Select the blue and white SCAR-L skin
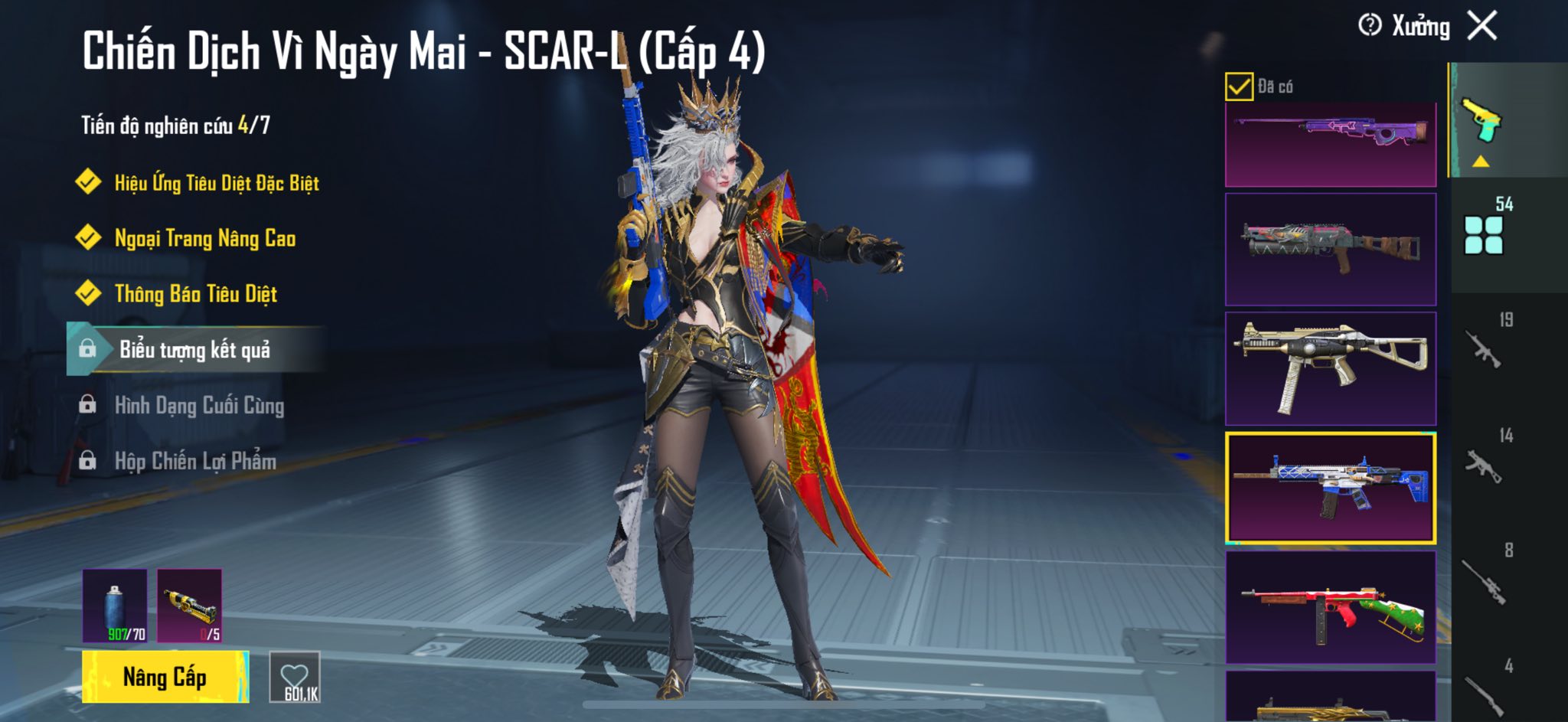1568x722 pixels. [x=1330, y=488]
